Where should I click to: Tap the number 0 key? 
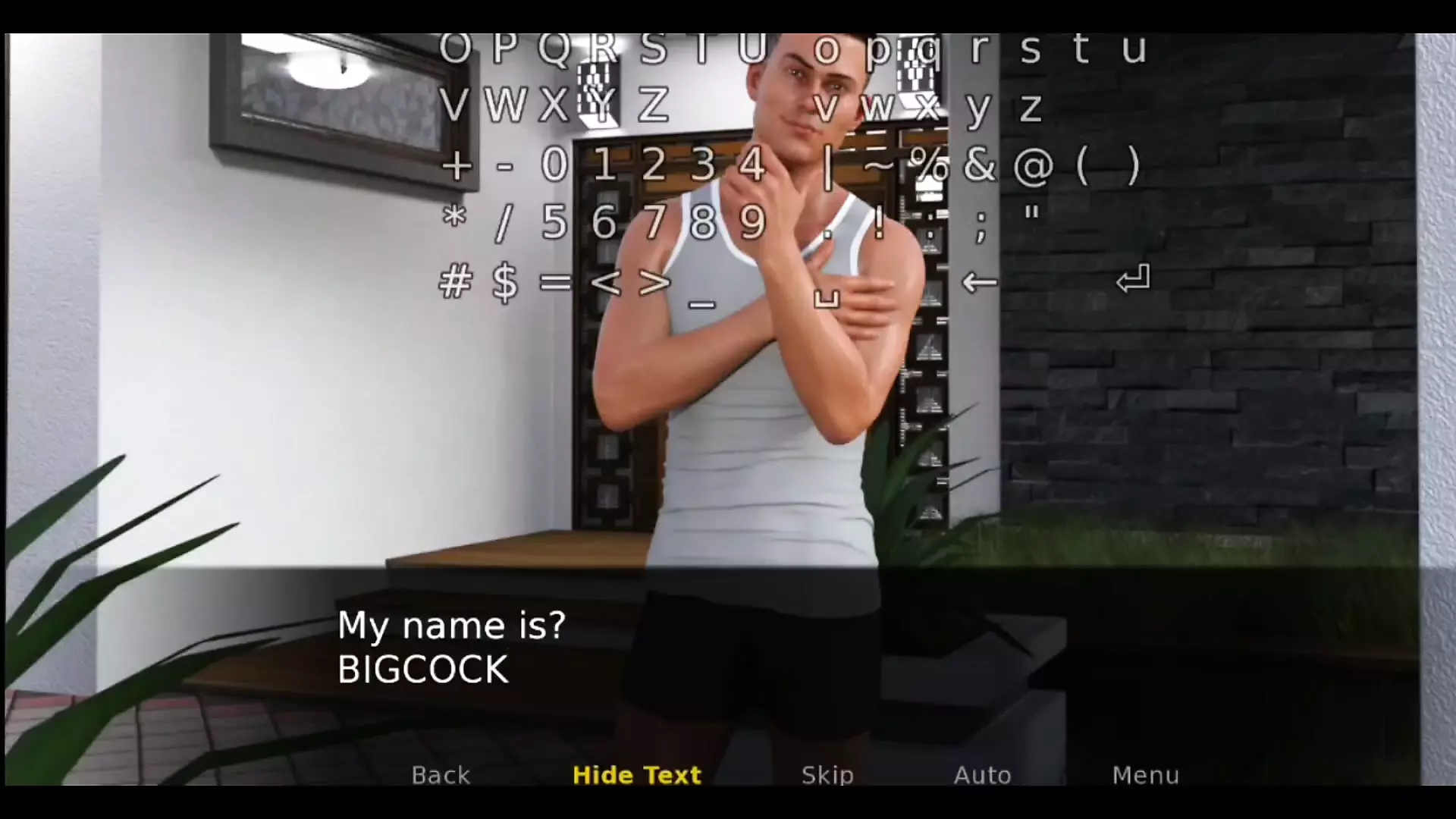point(554,165)
